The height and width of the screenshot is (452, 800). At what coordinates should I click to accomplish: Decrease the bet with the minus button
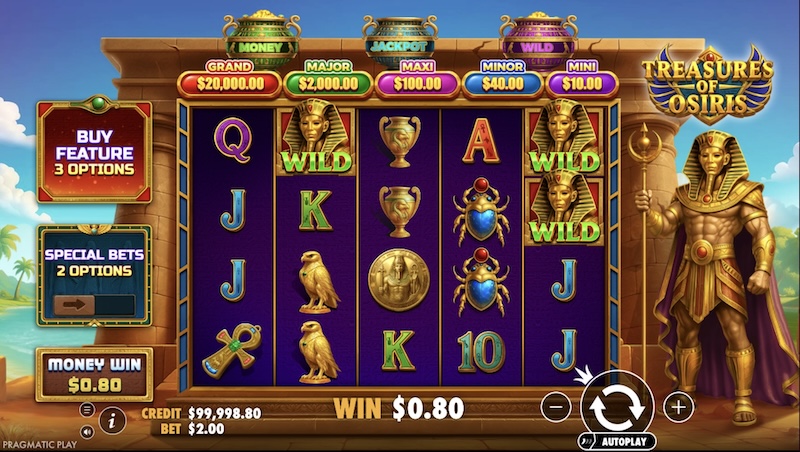tap(557, 407)
